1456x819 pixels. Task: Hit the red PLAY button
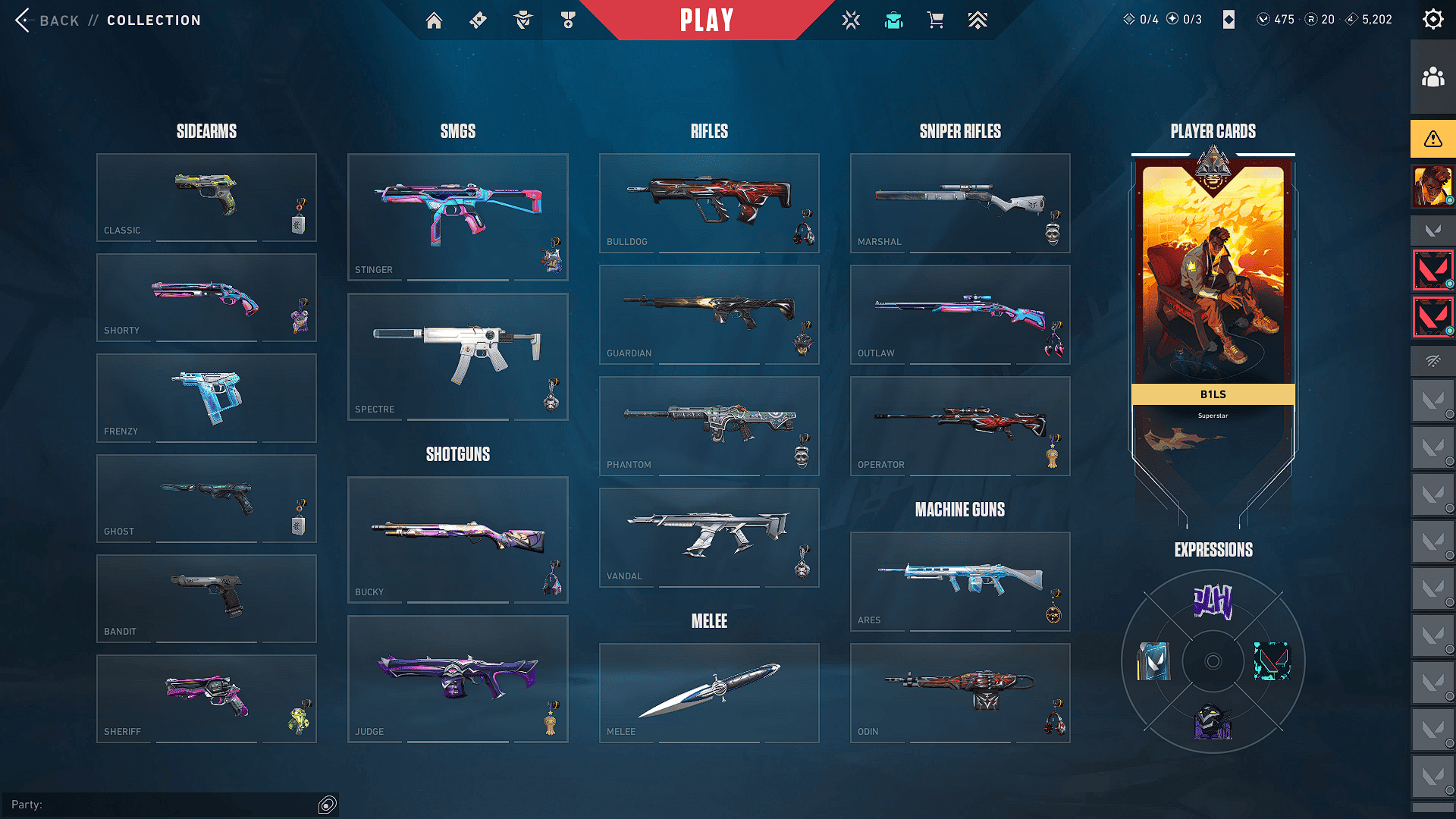coord(707,20)
